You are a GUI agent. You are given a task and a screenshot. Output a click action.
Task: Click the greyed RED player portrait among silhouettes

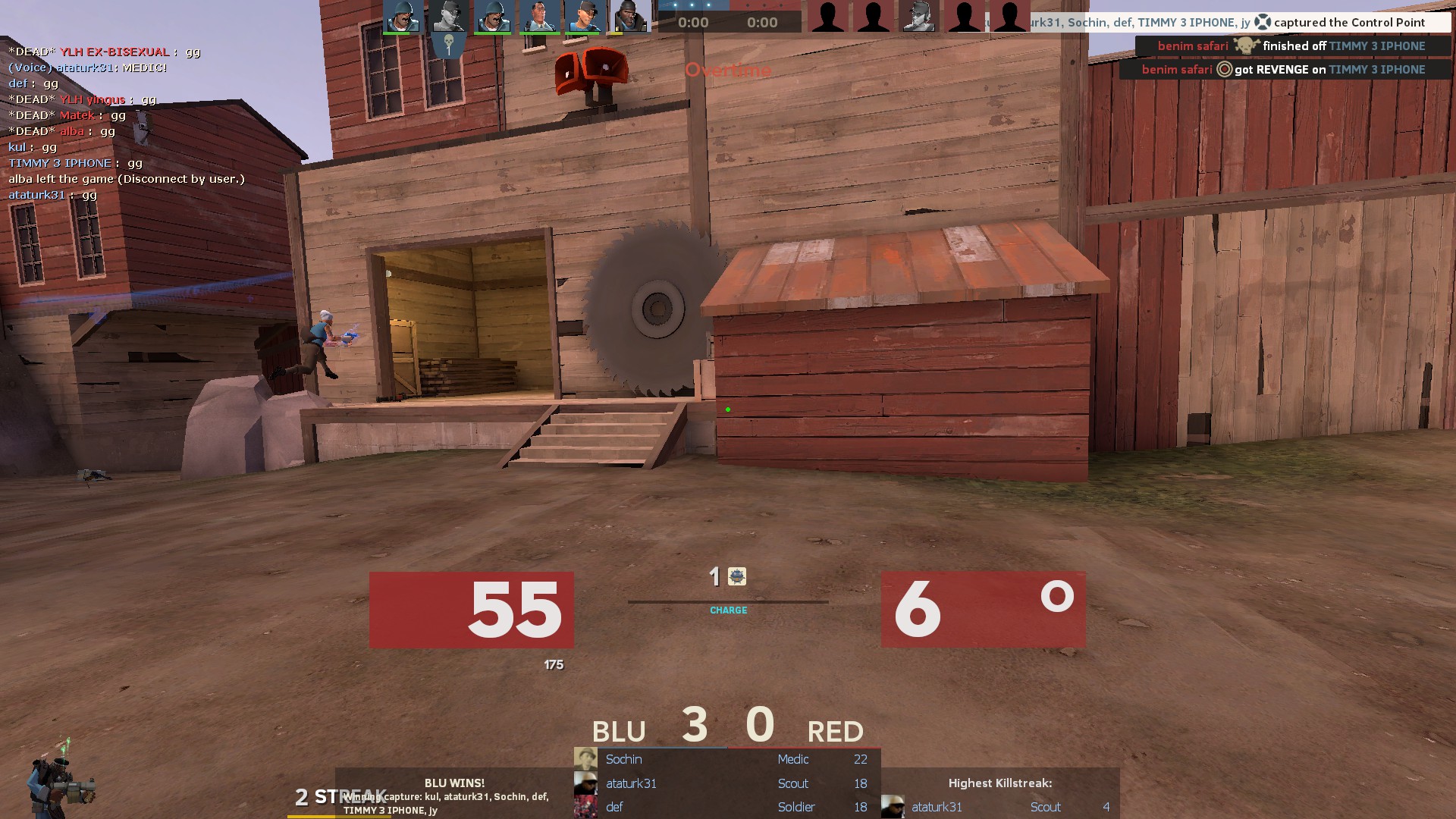918,17
